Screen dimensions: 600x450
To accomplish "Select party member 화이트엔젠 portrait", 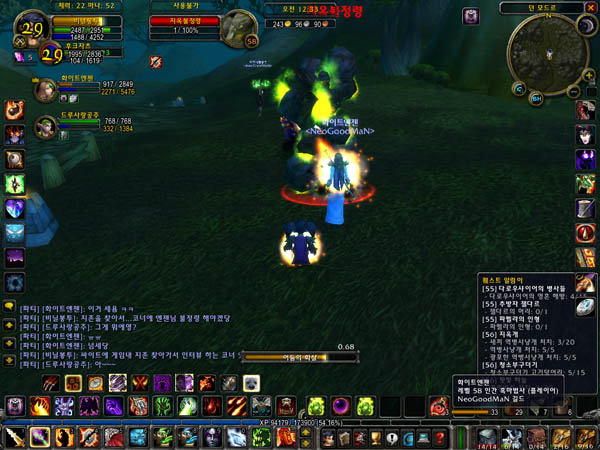I will (x=44, y=90).
